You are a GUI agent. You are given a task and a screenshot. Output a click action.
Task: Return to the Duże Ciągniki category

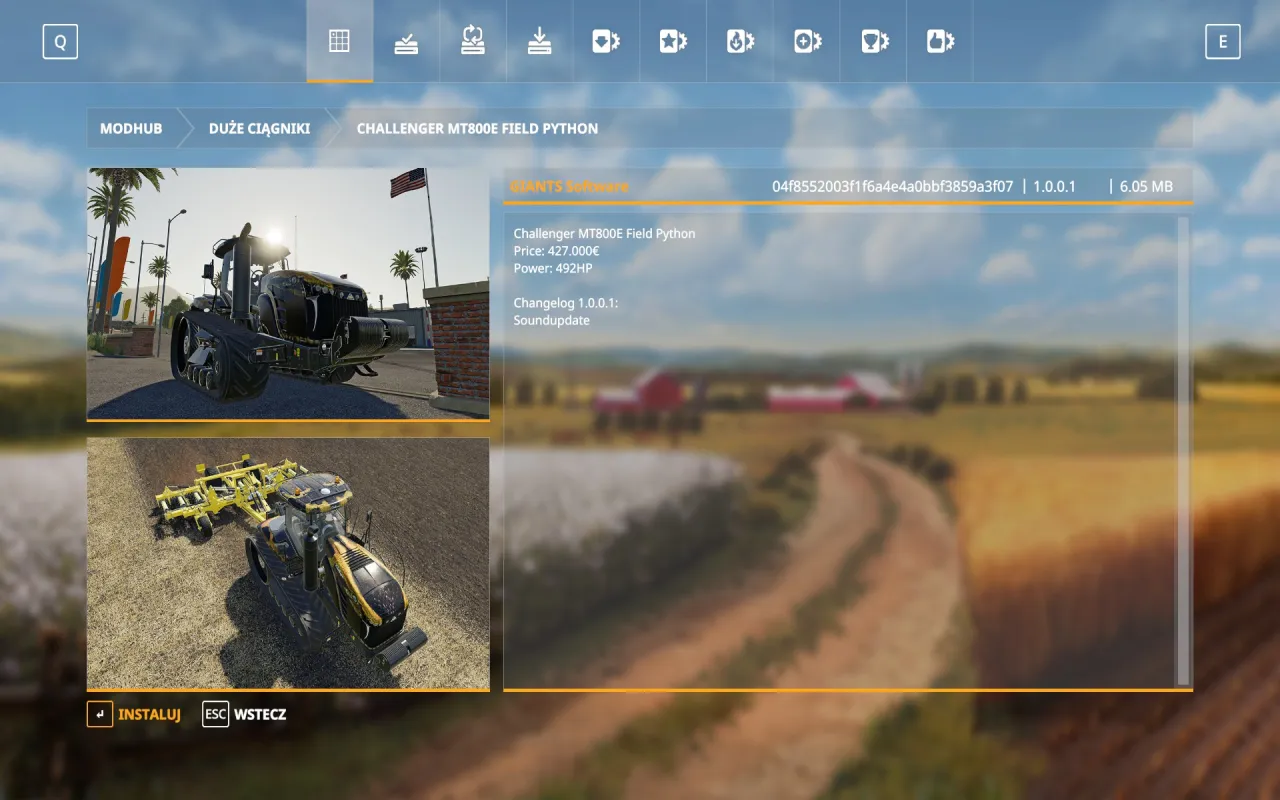259,129
